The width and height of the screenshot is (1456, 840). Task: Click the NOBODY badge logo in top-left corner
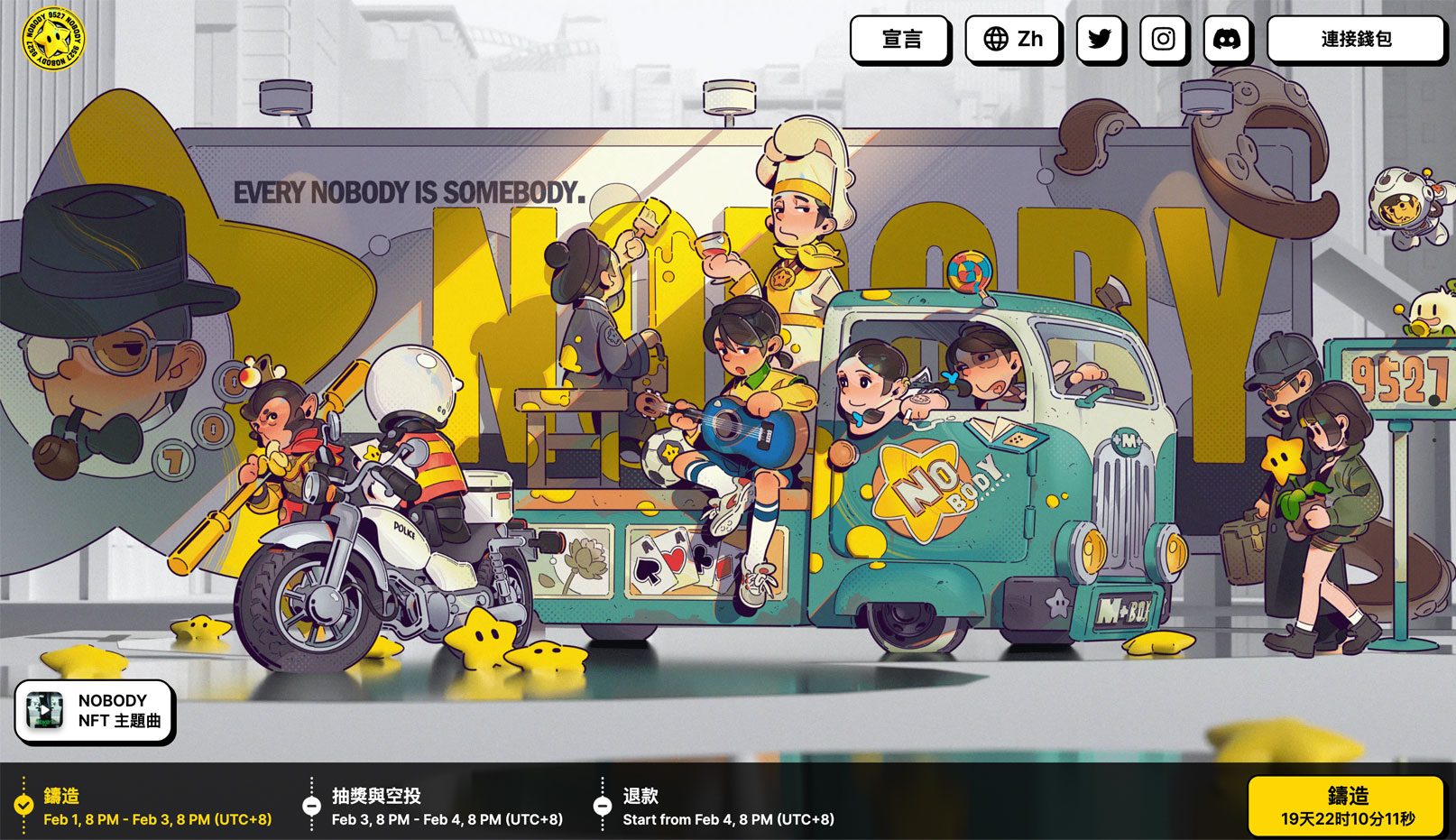coord(51,37)
